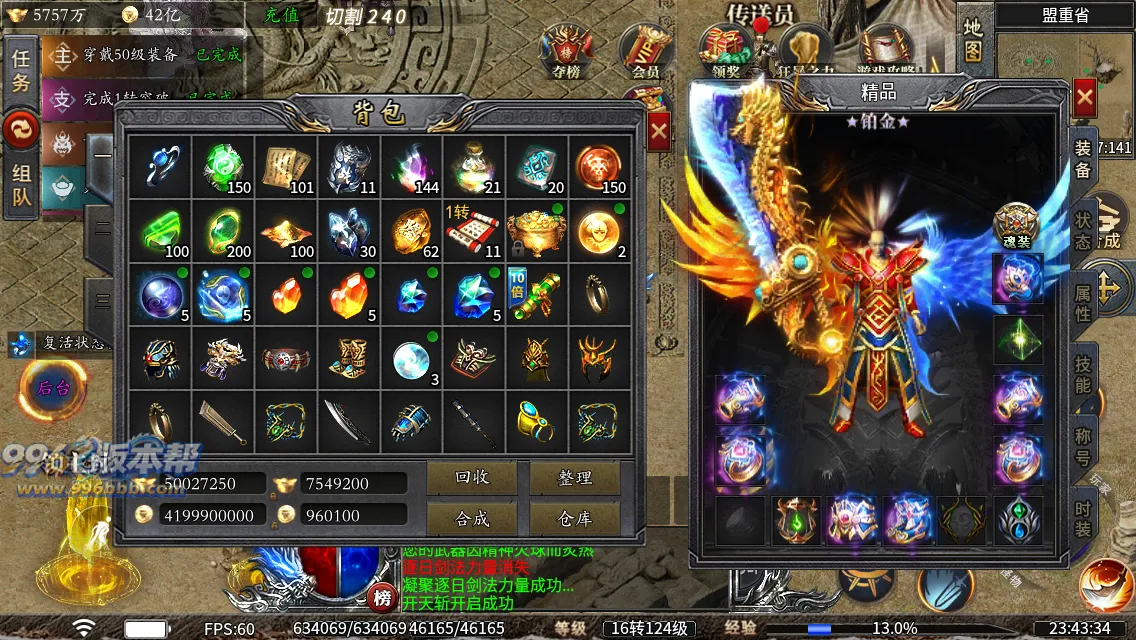1136x640 pixels.
Task: Switch to the 组队 team tab
Action: [x=21, y=186]
